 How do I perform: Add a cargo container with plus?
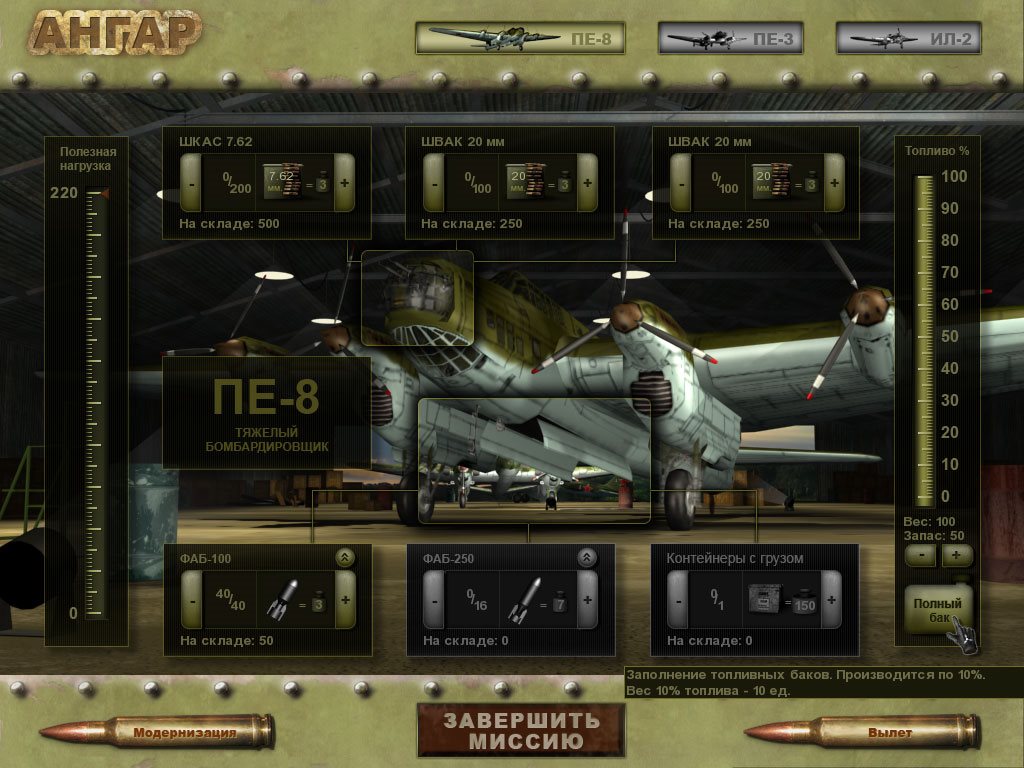tap(831, 600)
